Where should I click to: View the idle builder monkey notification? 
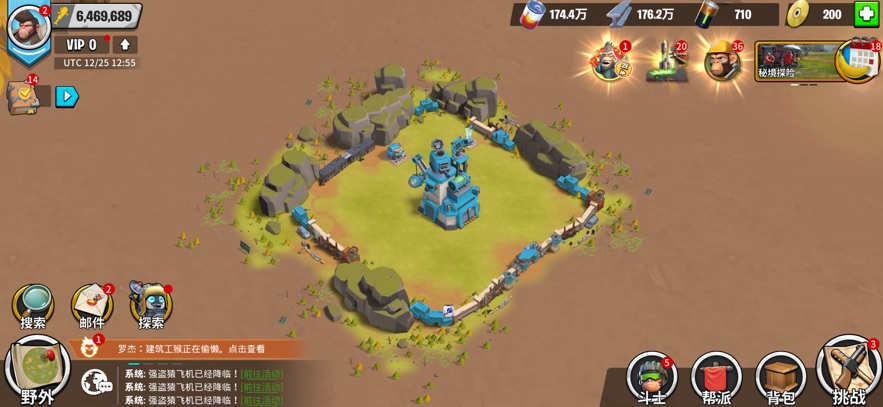coord(190,349)
